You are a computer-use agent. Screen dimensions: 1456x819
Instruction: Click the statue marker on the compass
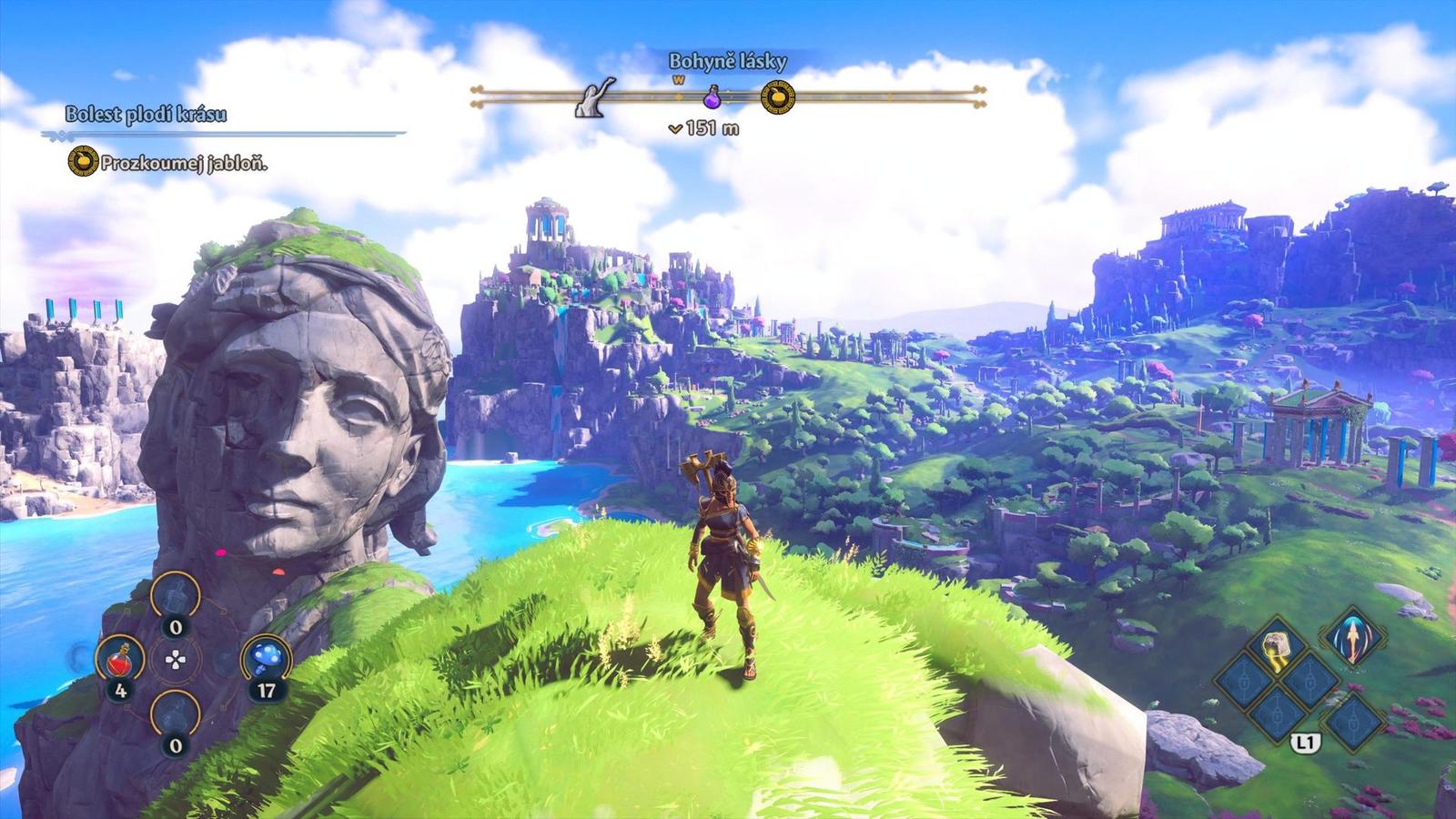click(x=595, y=96)
